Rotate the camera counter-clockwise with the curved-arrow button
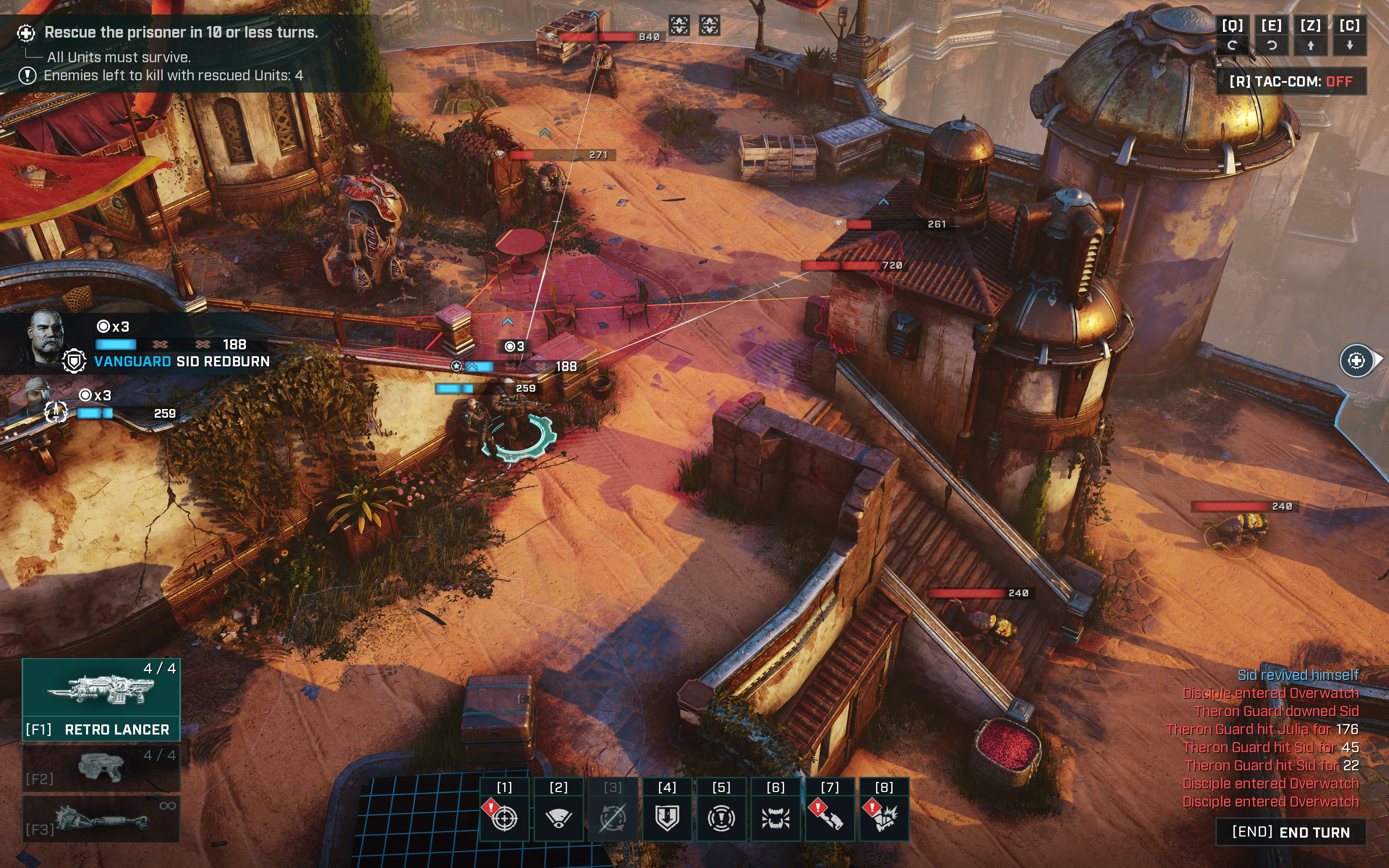1389x868 pixels. pos(1271,45)
